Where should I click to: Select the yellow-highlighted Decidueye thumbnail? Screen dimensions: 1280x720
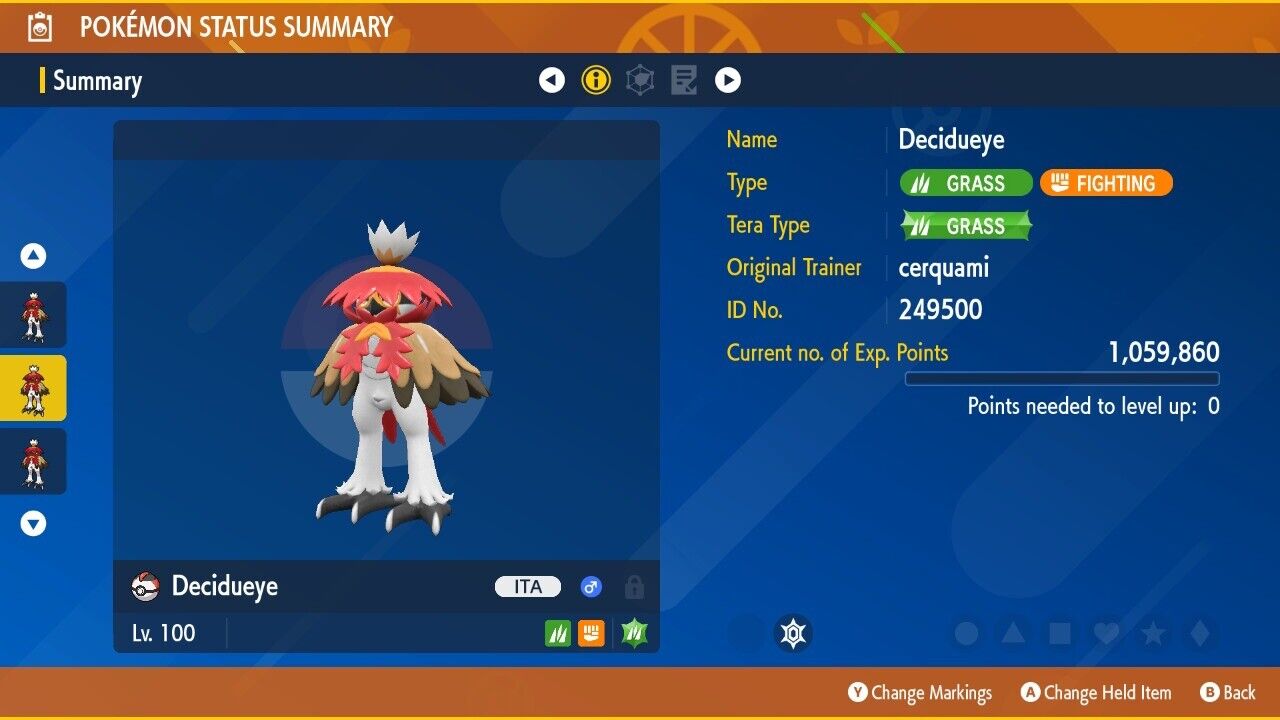tap(34, 388)
